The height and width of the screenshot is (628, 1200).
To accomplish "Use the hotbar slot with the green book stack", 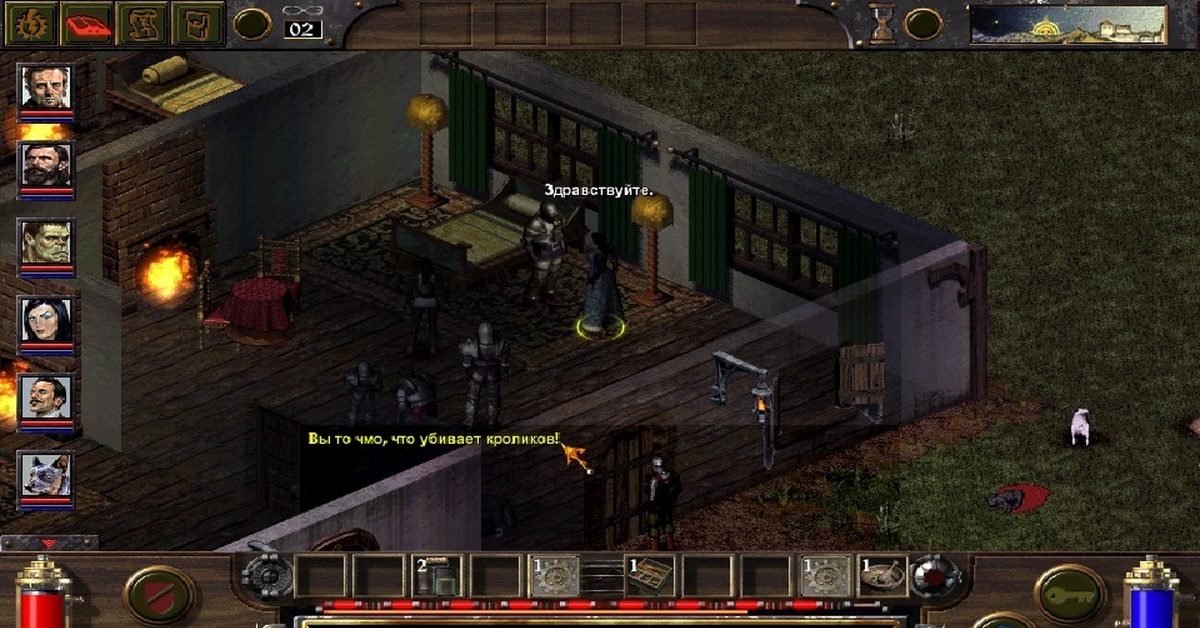I will [438, 577].
